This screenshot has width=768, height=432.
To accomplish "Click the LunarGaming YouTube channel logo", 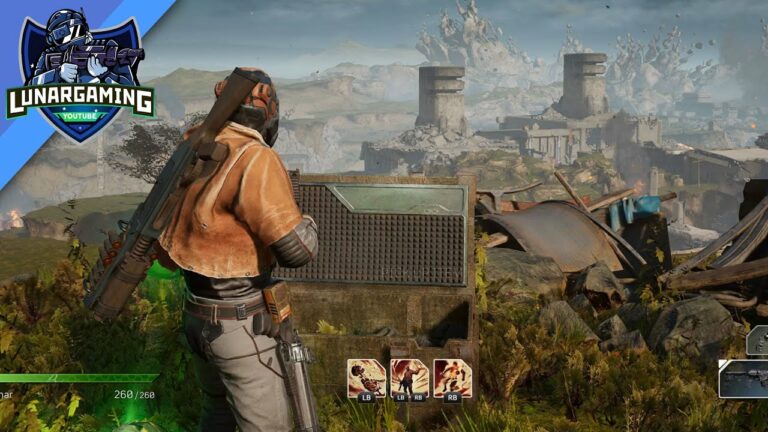I will [80, 76].
